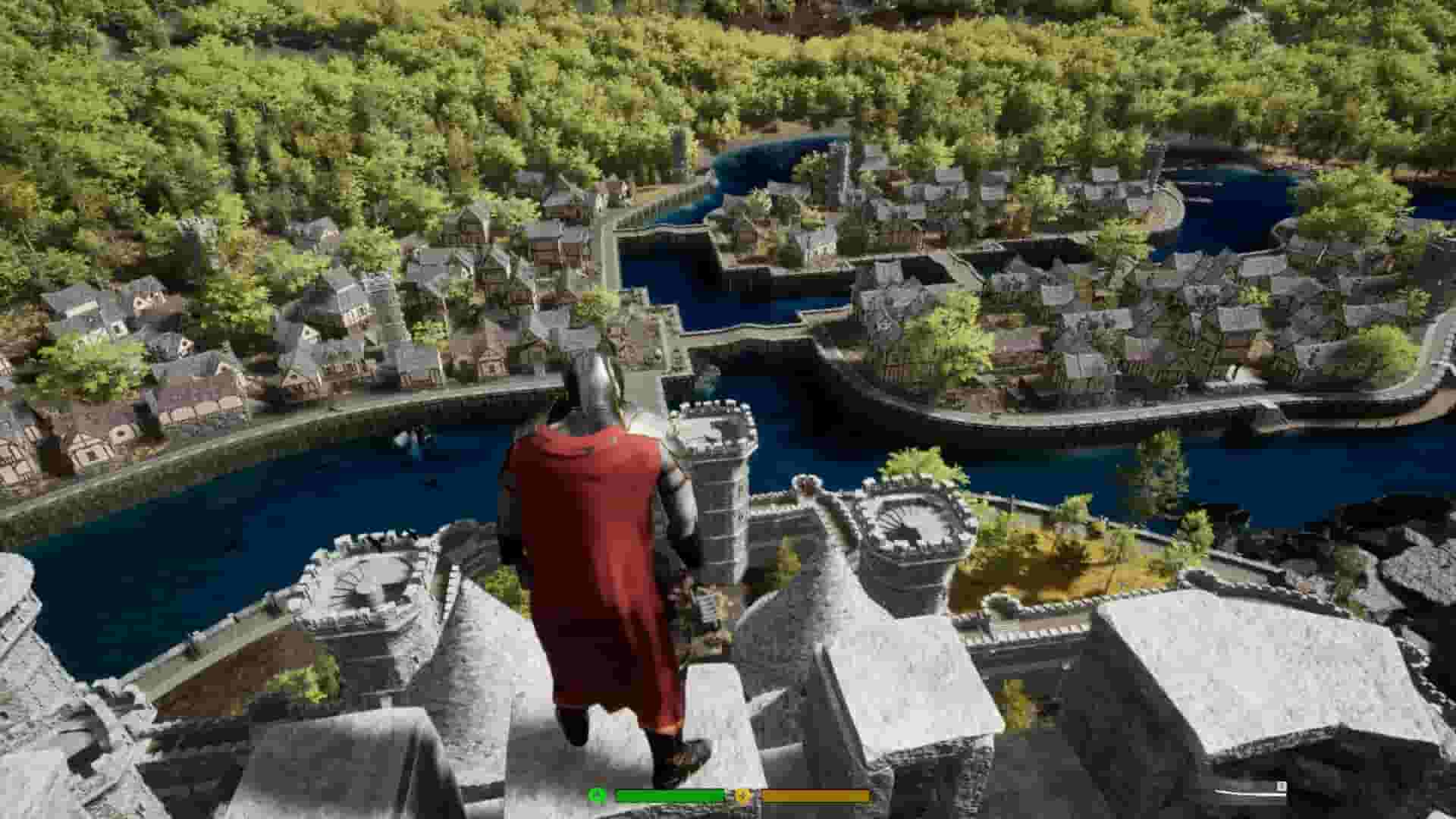This screenshot has height=819, width=1456.
Task: Click the sword item slot bottom right
Action: pyautogui.click(x=1244, y=792)
